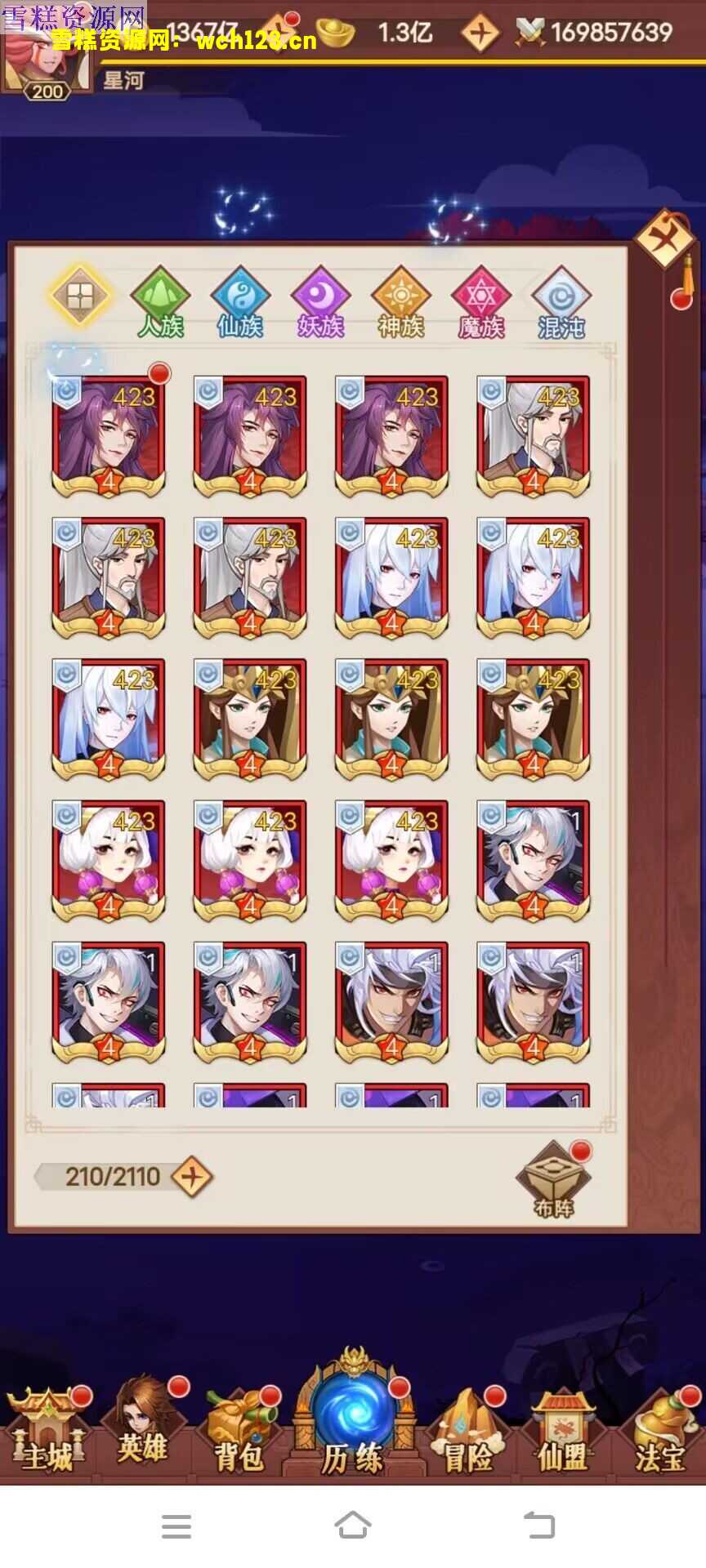The image size is (706, 1568).
Task: Add more gold ingots with plus button
Action: pyautogui.click(x=480, y=33)
